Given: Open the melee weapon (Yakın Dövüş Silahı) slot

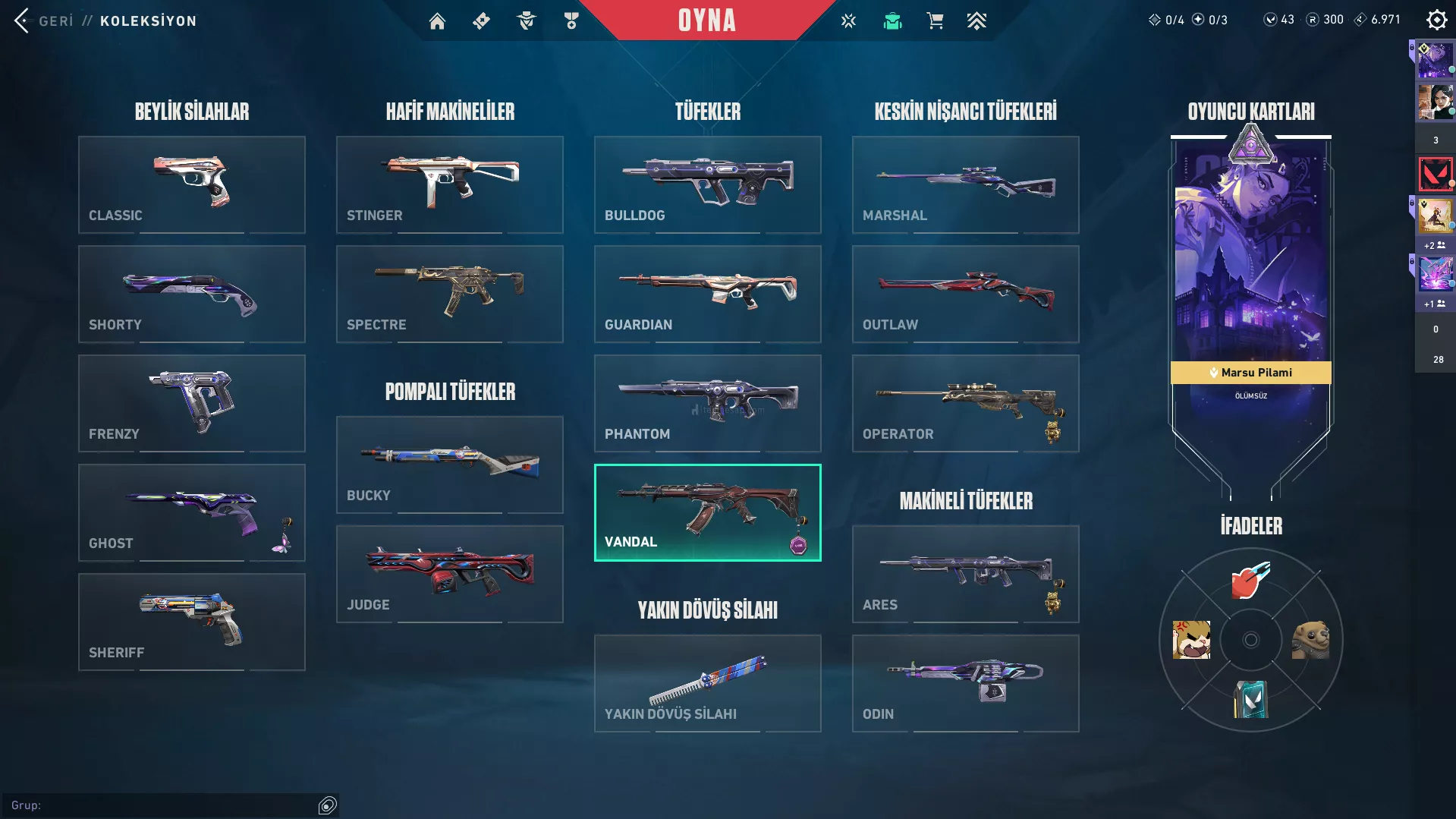Looking at the screenshot, I should point(707,683).
